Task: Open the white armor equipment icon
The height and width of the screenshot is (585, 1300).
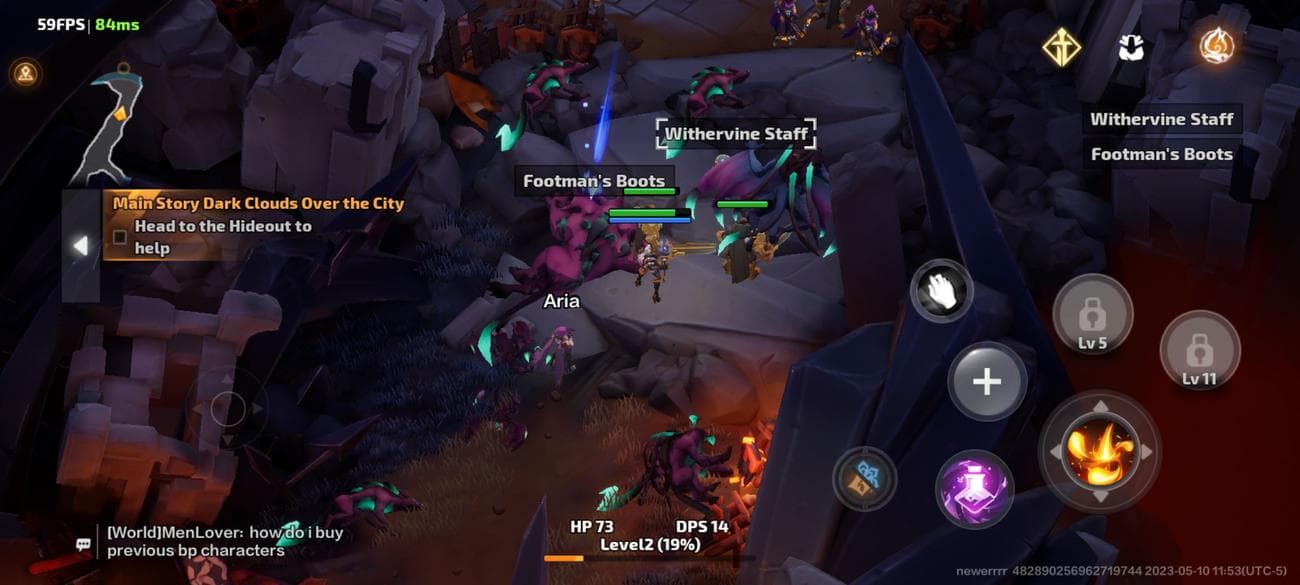Action: [x=1131, y=47]
